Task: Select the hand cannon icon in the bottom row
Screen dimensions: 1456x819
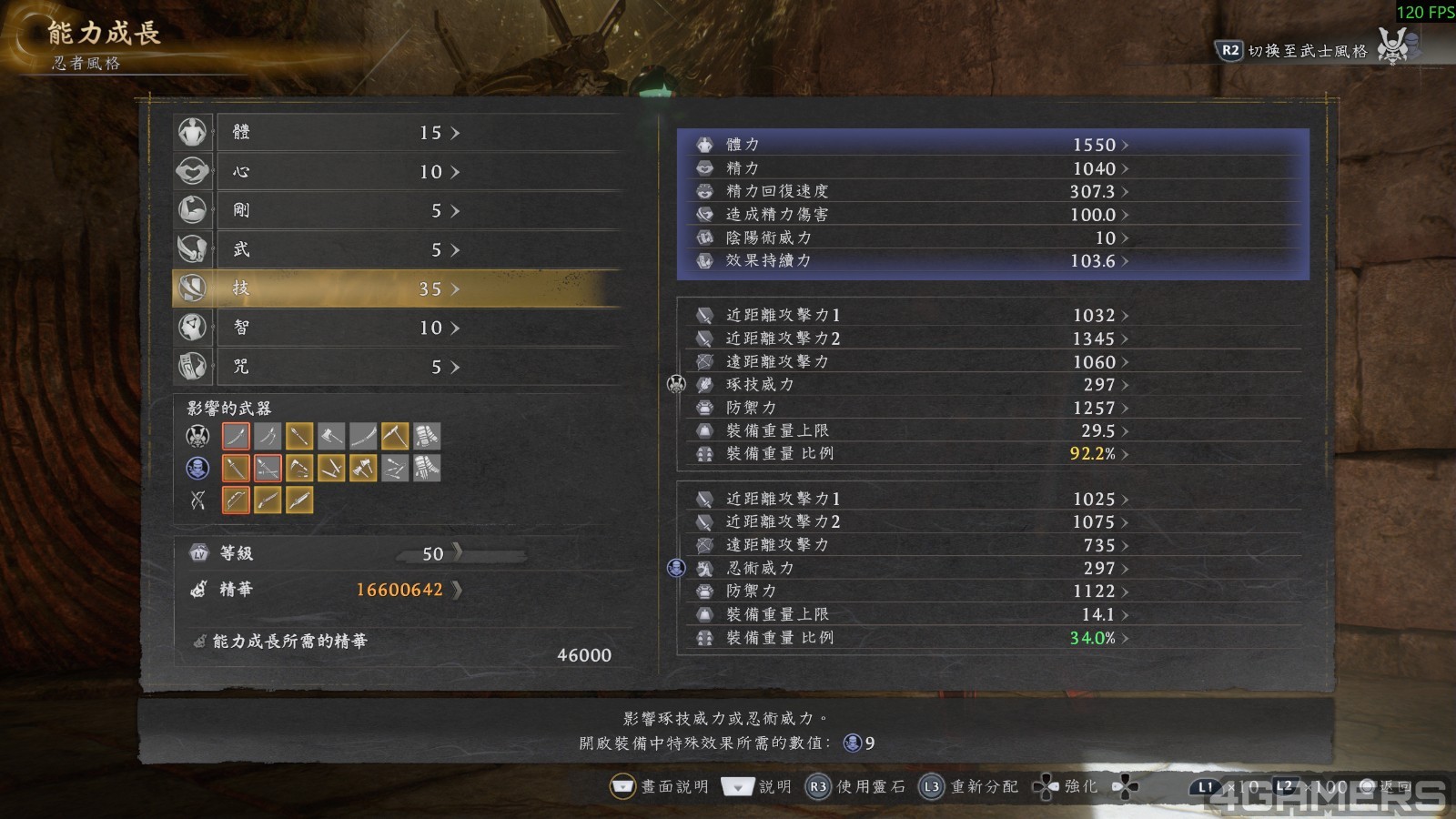Action: [x=299, y=500]
